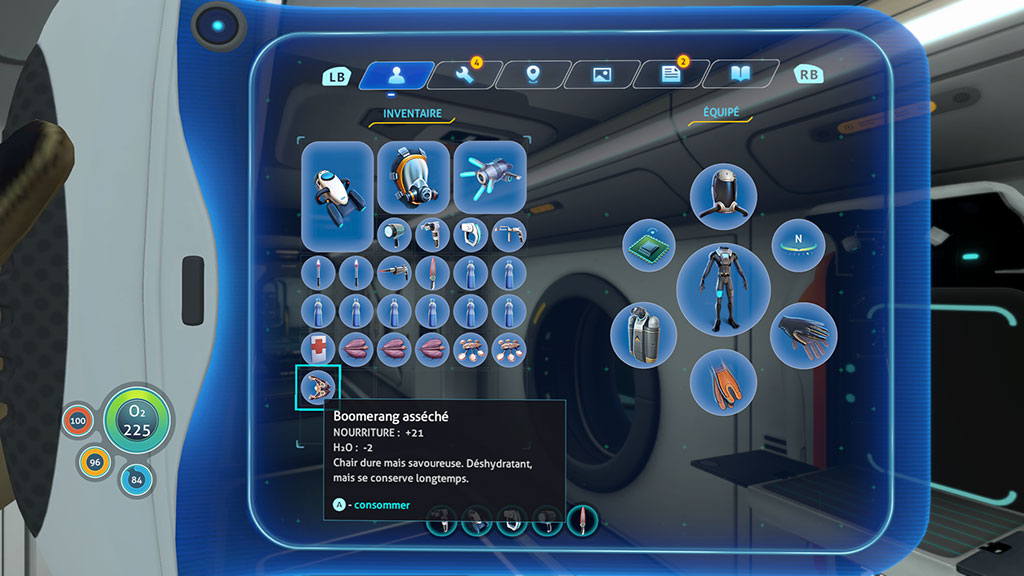1024x576 pixels.
Task: Select the rebreather mask item
Action: click(413, 177)
